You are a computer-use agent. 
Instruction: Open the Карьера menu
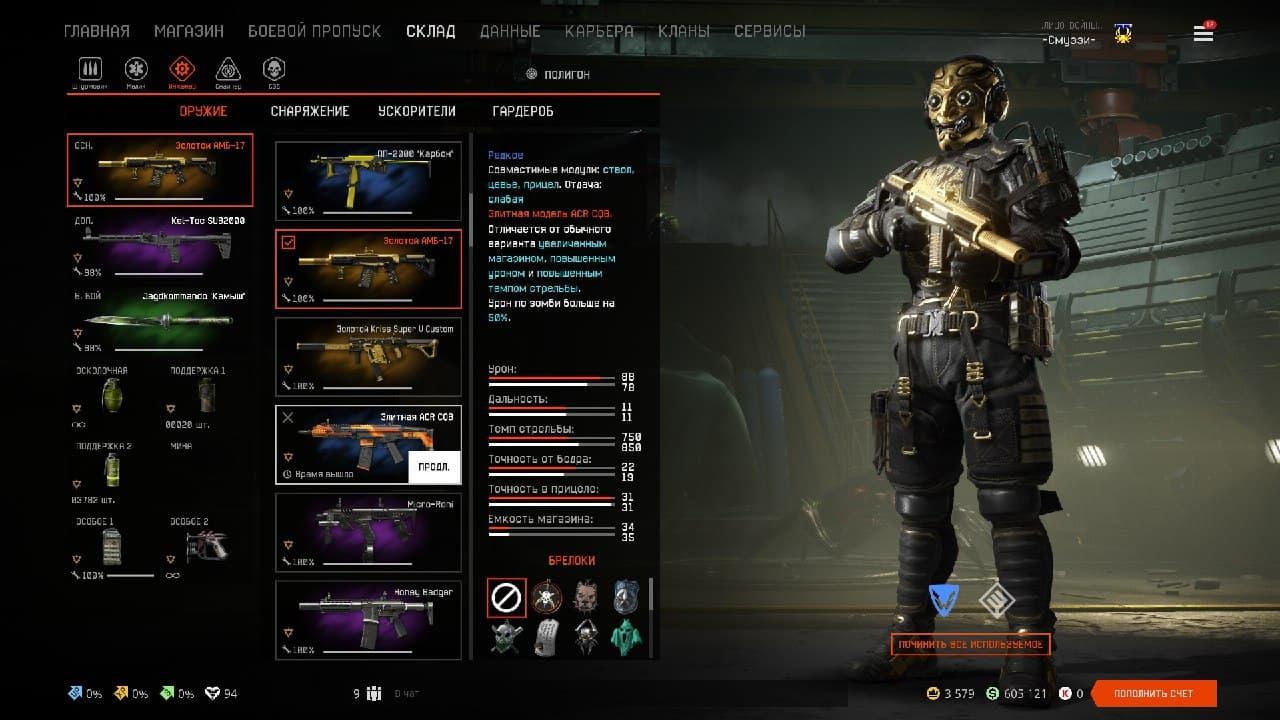(599, 31)
